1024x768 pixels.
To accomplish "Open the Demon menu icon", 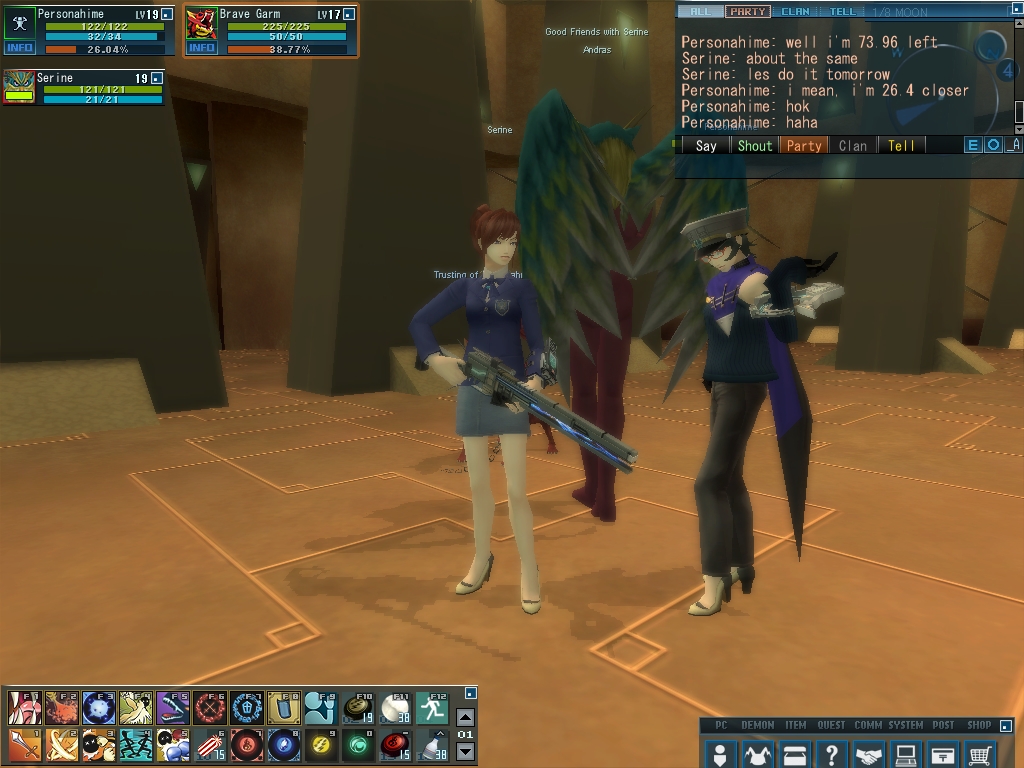I will click(x=757, y=754).
